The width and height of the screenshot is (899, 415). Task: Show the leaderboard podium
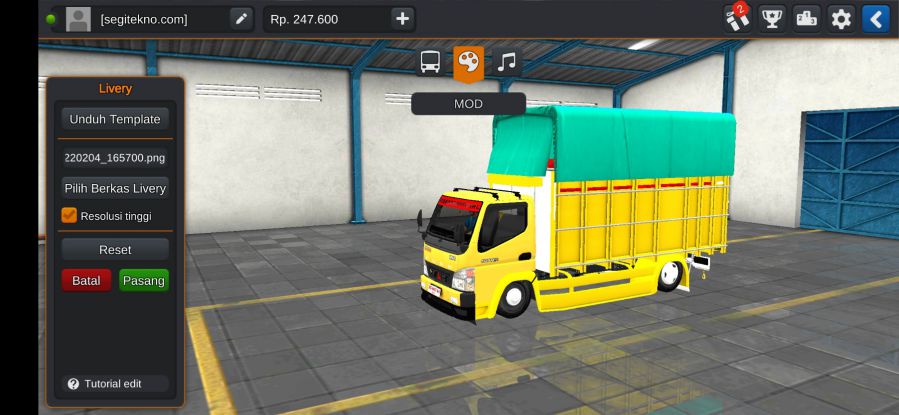click(x=806, y=18)
